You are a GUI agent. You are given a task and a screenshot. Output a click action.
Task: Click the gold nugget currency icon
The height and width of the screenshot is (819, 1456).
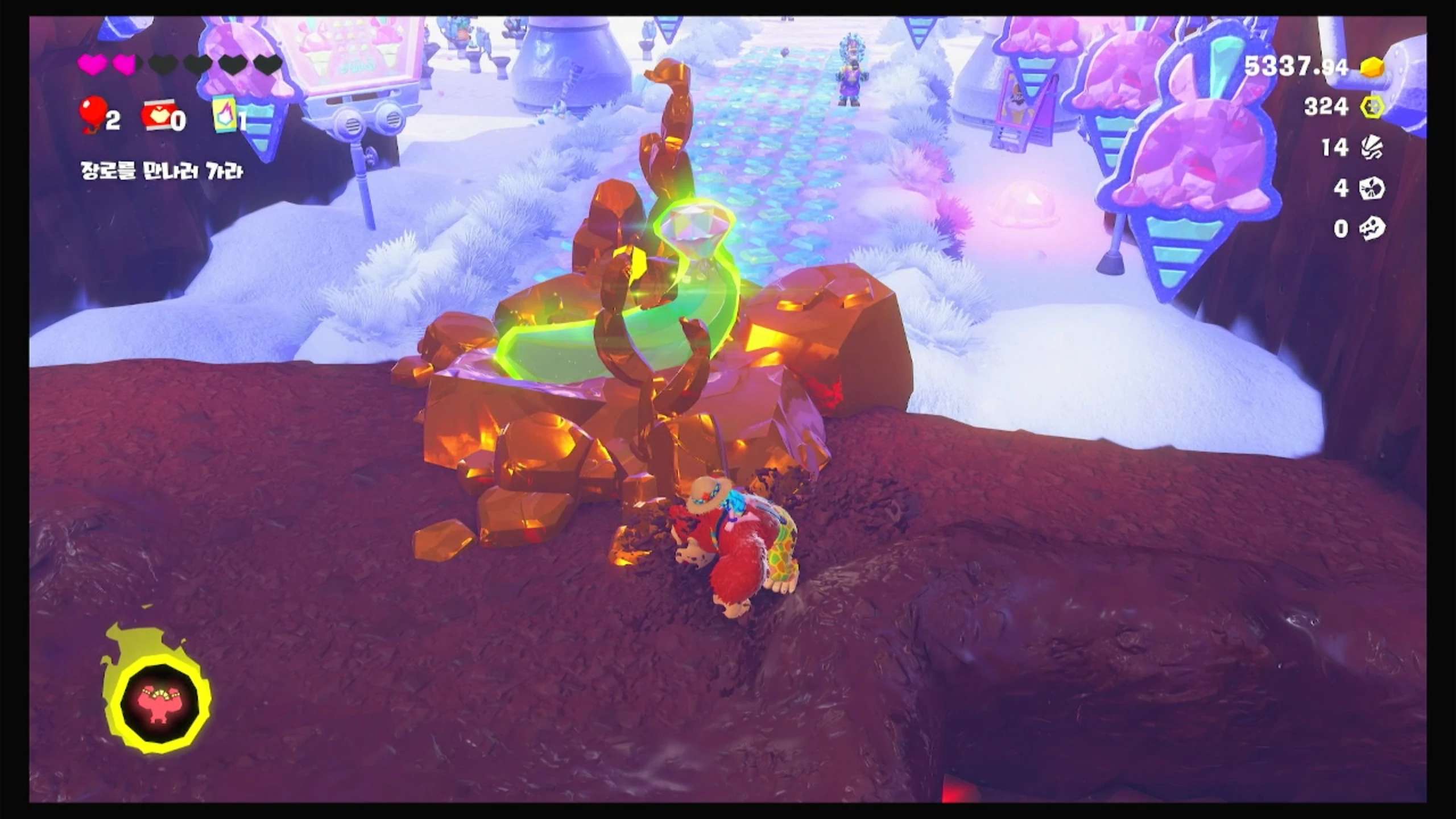coord(1371,68)
